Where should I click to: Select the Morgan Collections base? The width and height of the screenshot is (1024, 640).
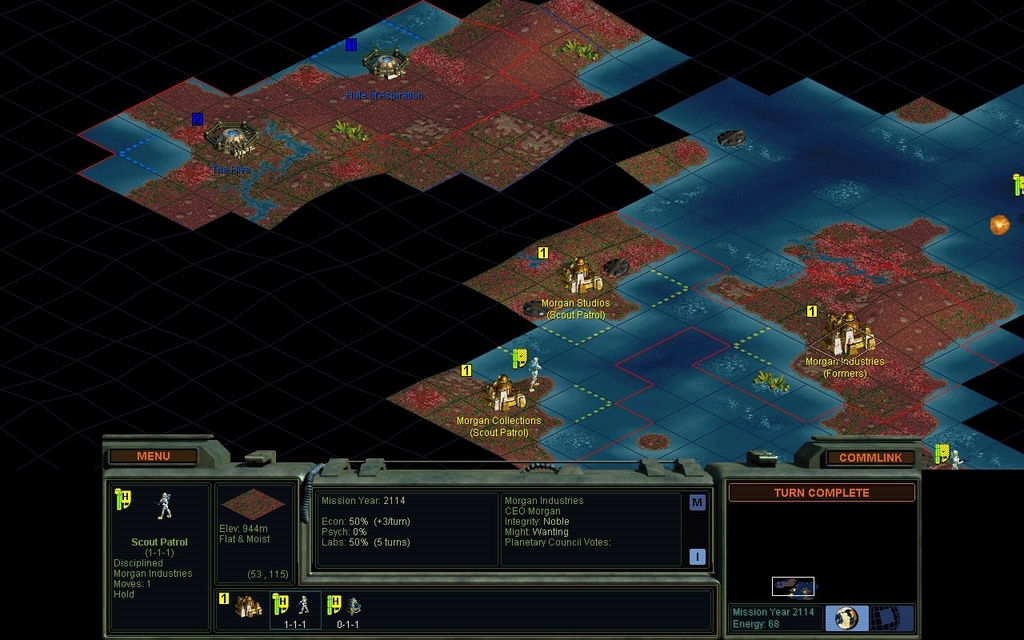point(500,393)
